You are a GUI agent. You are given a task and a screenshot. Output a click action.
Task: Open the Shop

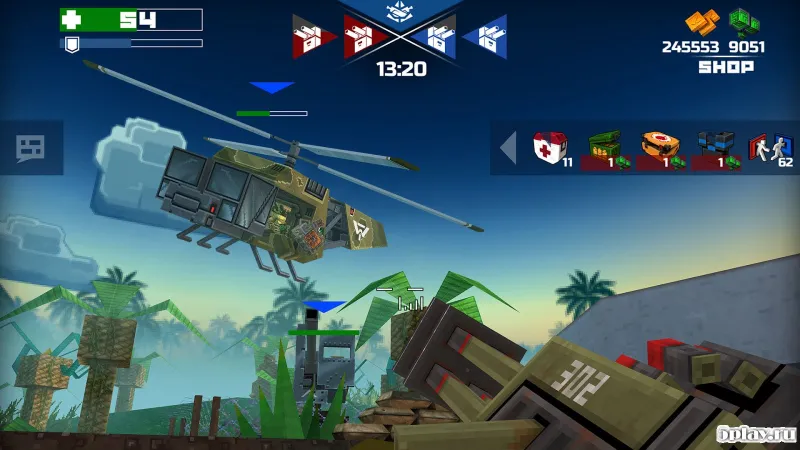(x=725, y=67)
